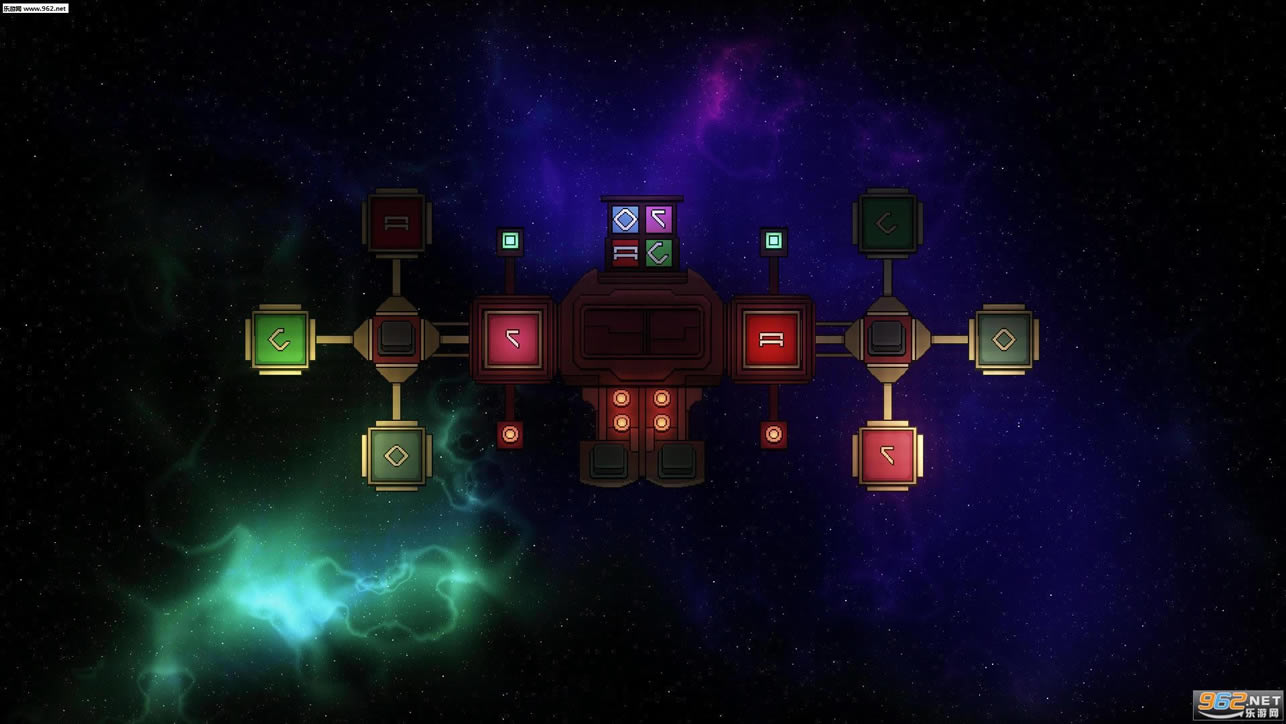Select the large bright red double-bar tile
The width and height of the screenshot is (1286, 724).
click(771, 339)
